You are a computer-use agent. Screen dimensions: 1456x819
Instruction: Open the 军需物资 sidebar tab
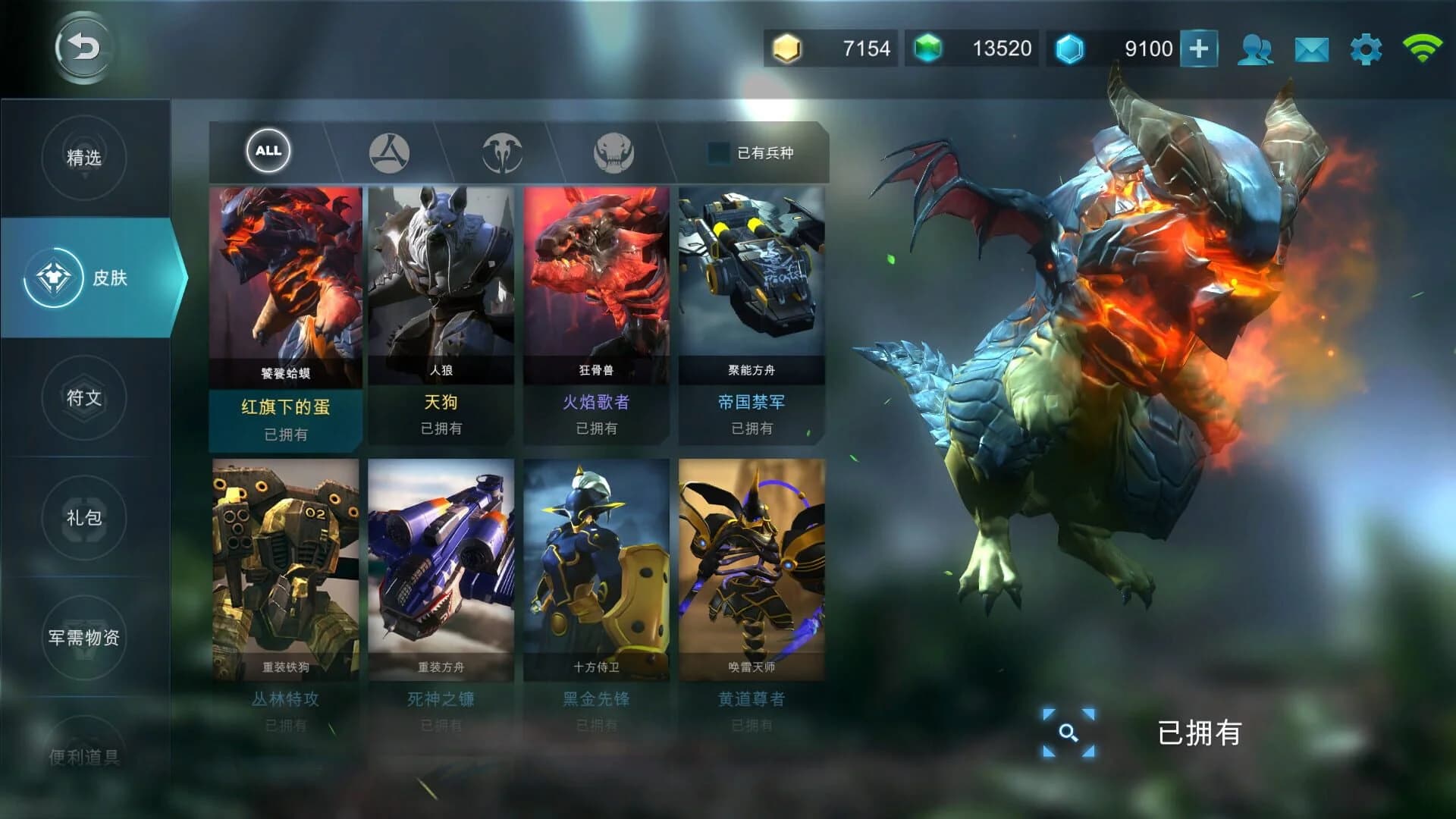point(83,639)
